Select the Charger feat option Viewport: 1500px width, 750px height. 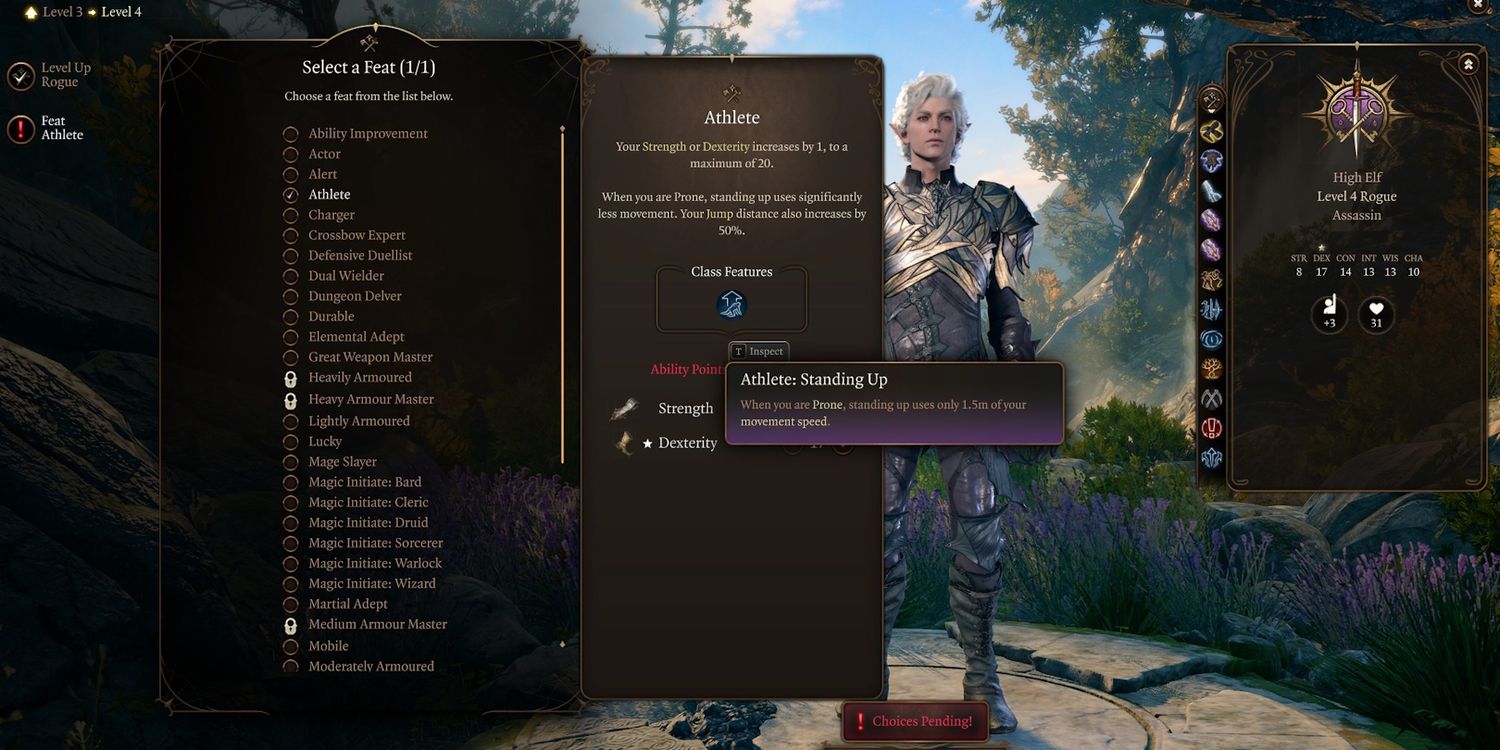pos(331,215)
